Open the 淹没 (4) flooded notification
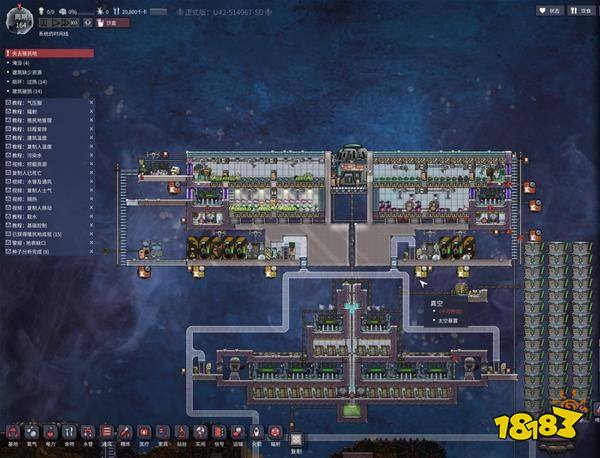Viewport: 600px width, 458px height. click(20, 63)
